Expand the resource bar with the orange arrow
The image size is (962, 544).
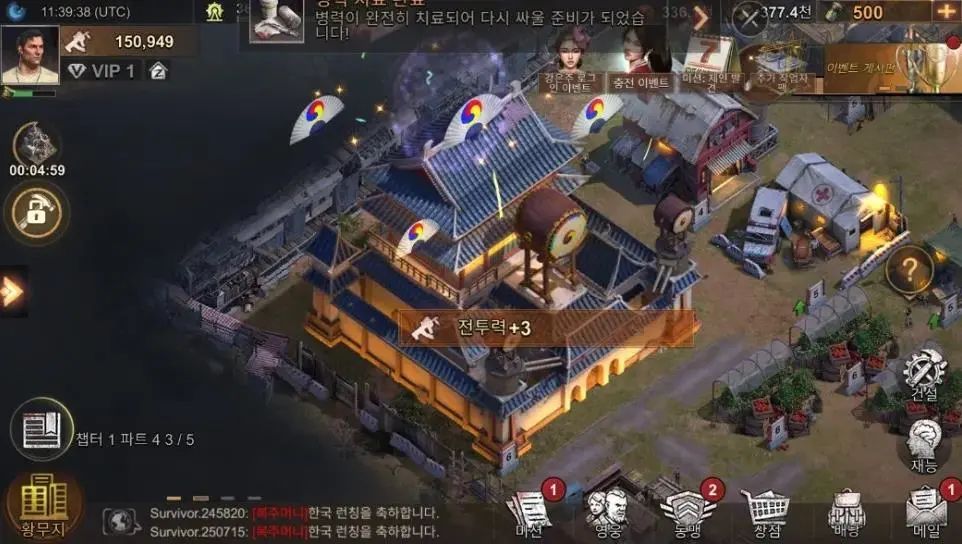(701, 17)
